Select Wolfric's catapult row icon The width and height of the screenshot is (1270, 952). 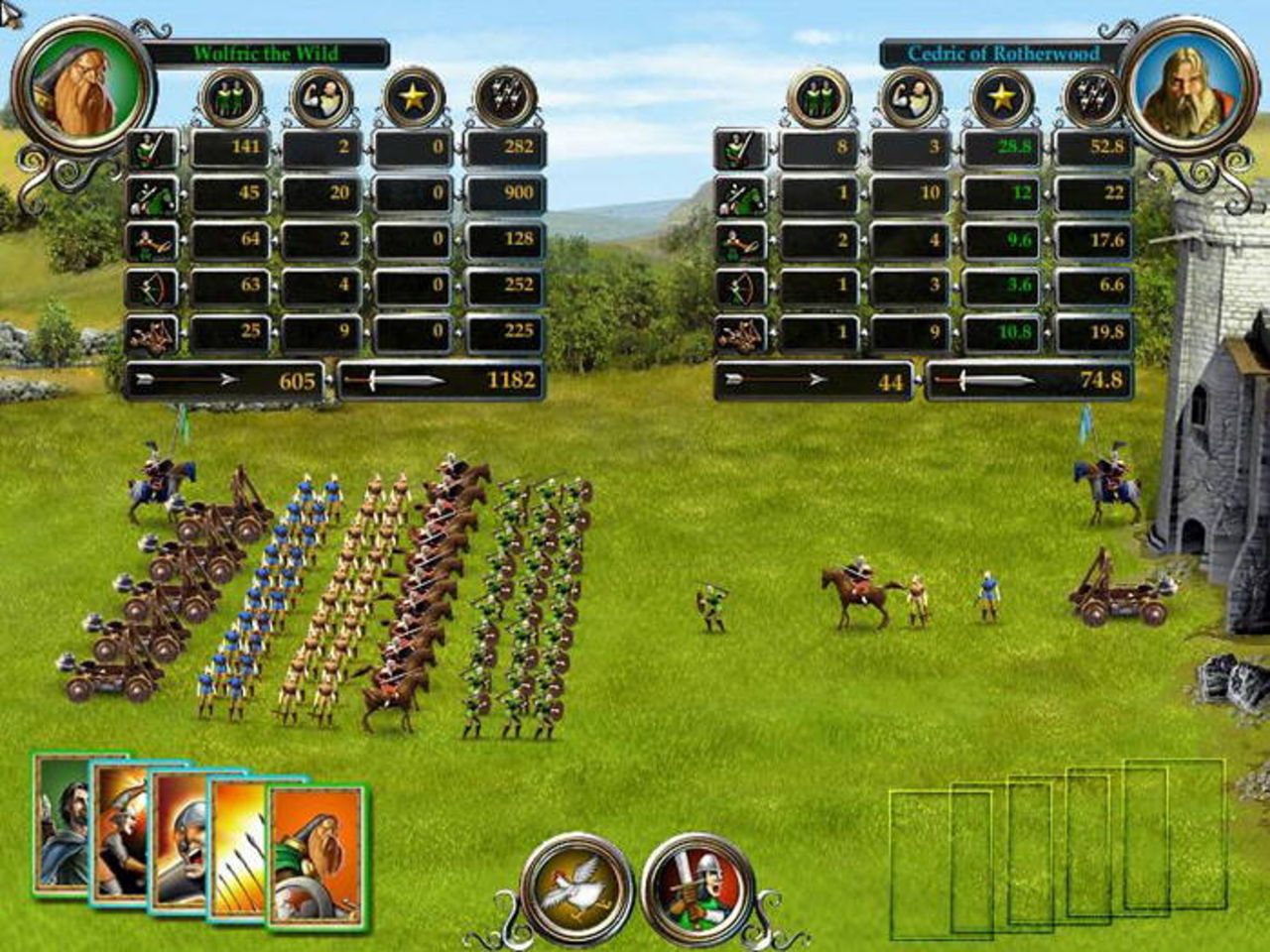pos(152,335)
